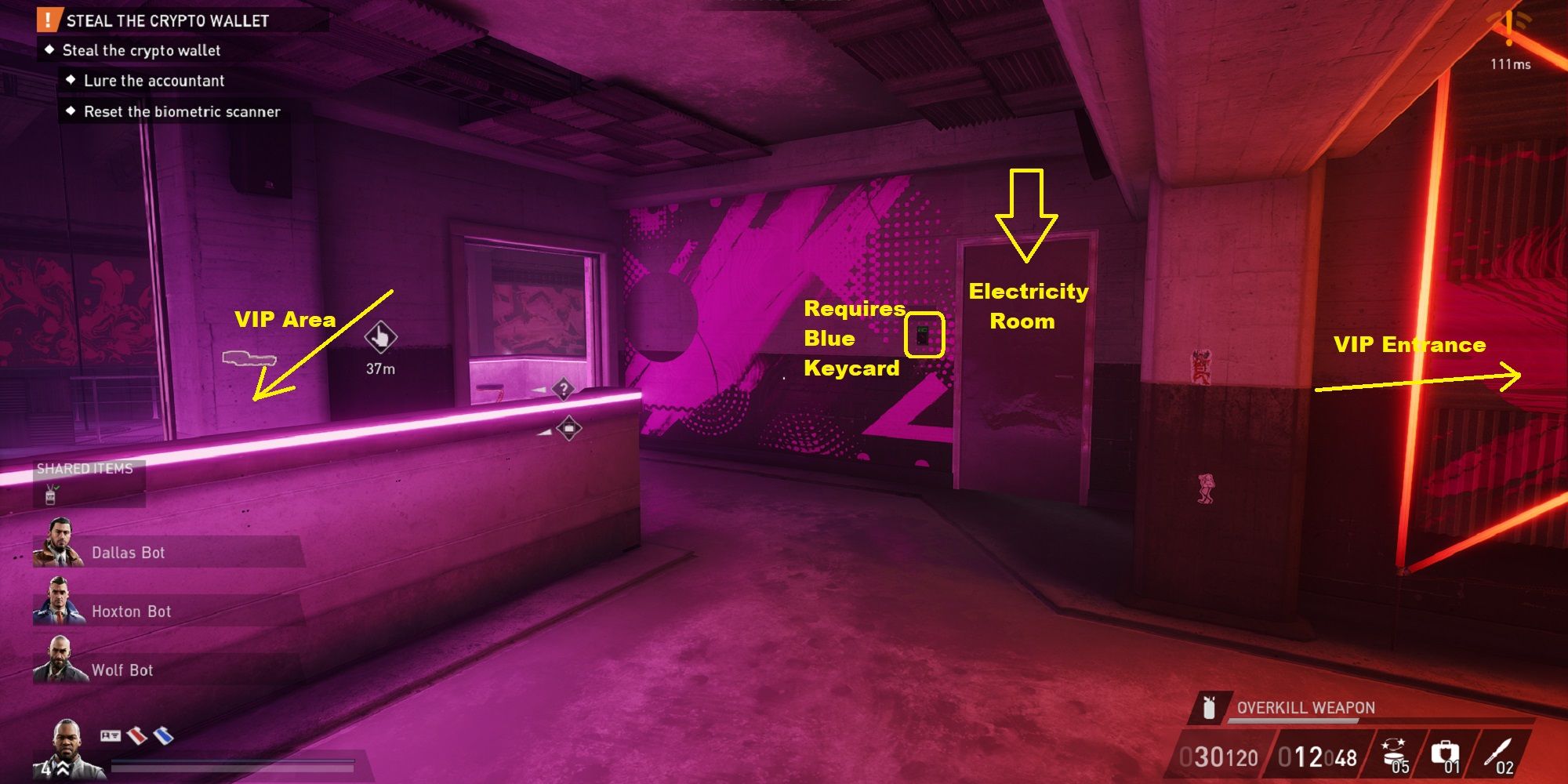Click the Overkill Weapon charge progress bar
This screenshot has height=784, width=1568.
coord(1294,720)
